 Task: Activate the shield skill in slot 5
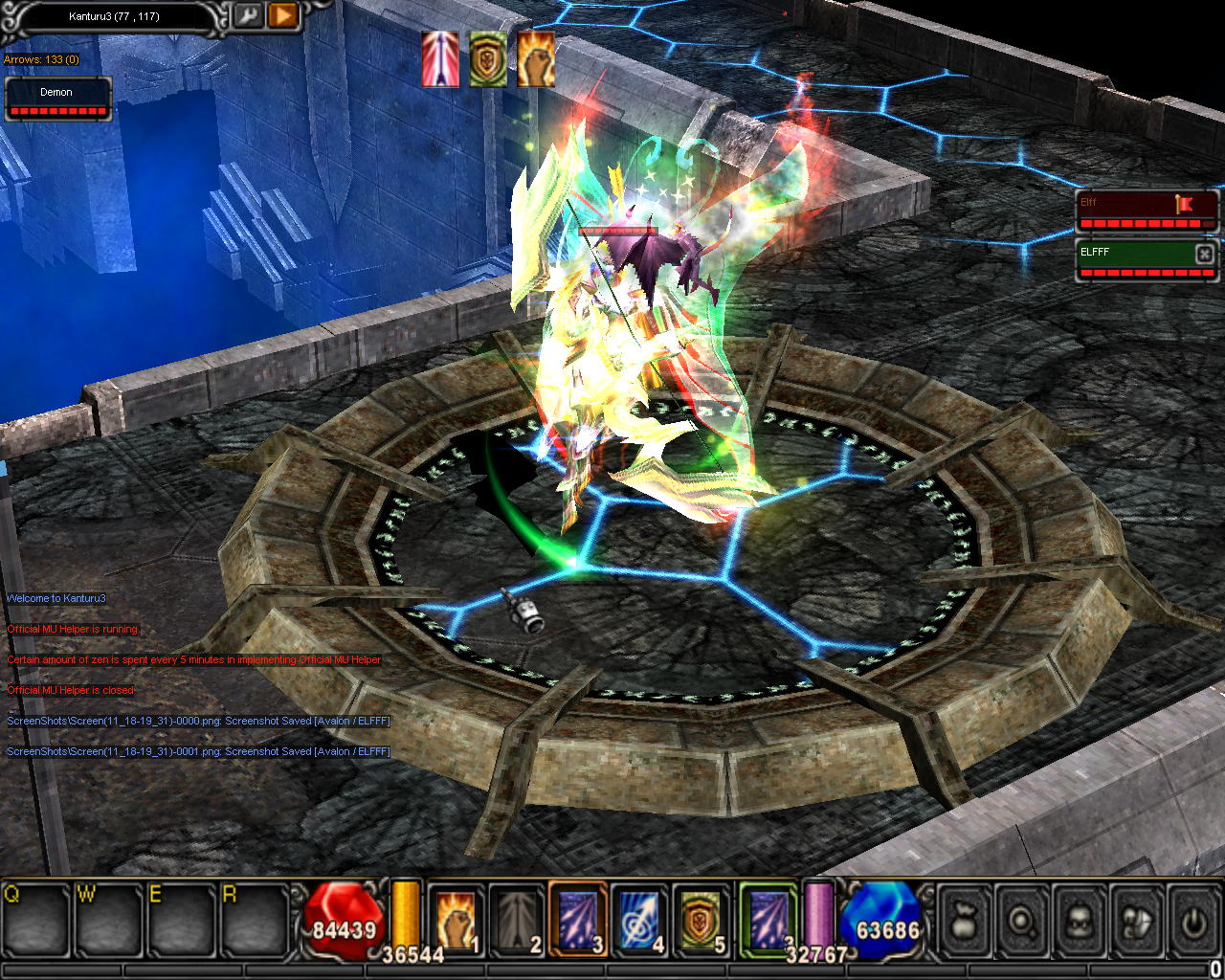pyautogui.click(x=701, y=921)
